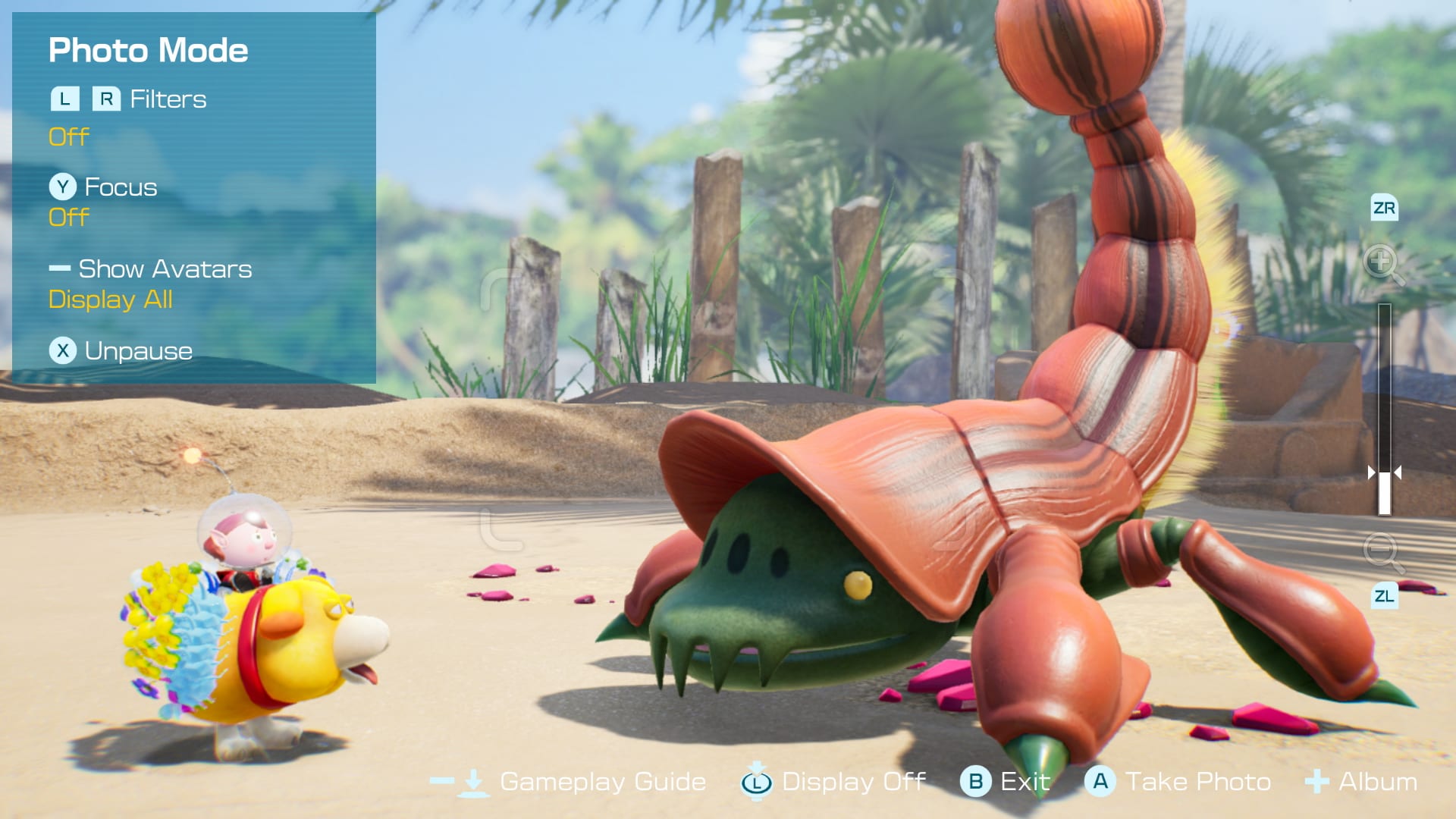Screen dimensions: 1456x819
Task: Open the Photo Mode panel header
Action: pyautogui.click(x=149, y=50)
